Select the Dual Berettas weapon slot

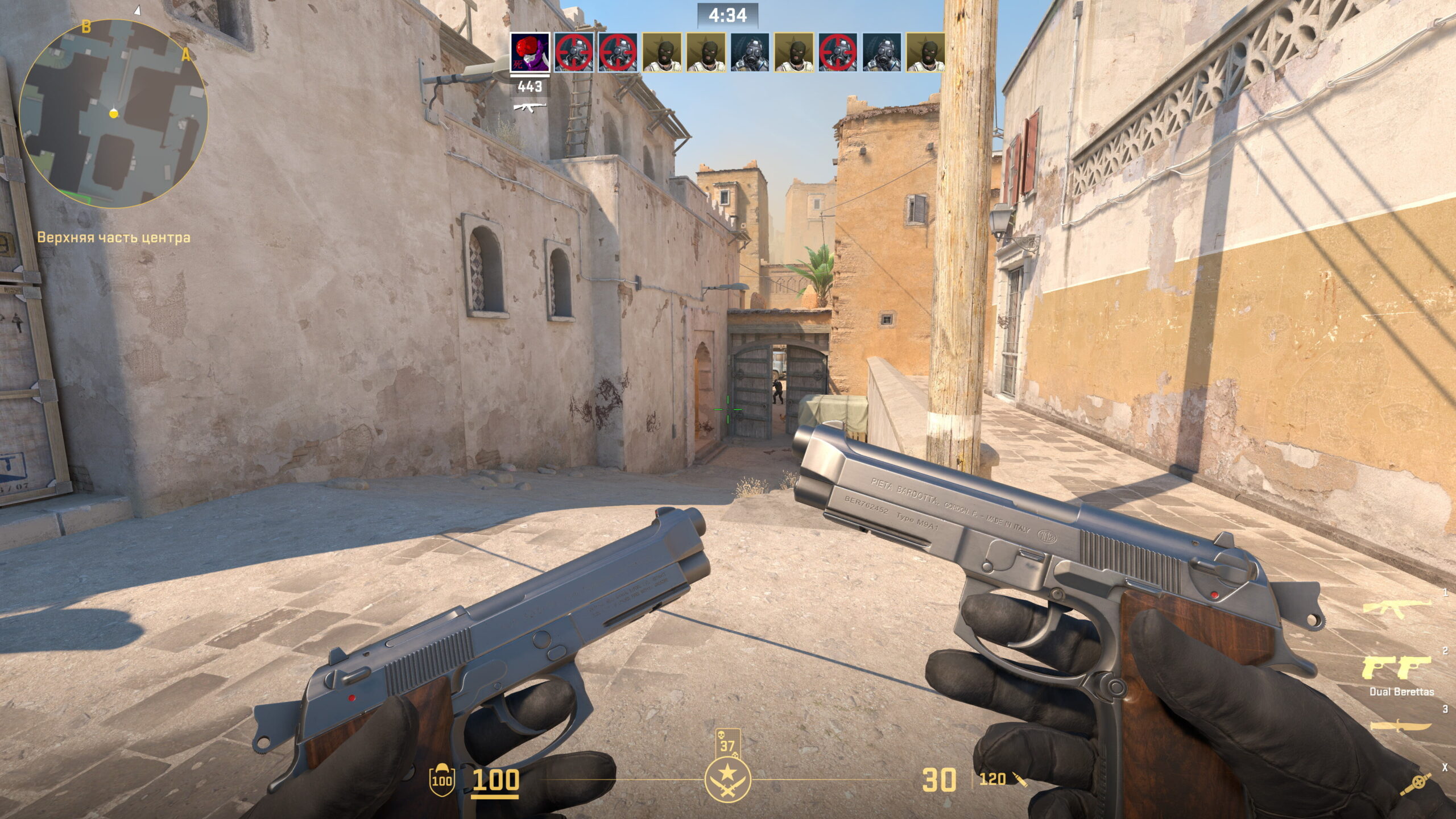pyautogui.click(x=1396, y=668)
